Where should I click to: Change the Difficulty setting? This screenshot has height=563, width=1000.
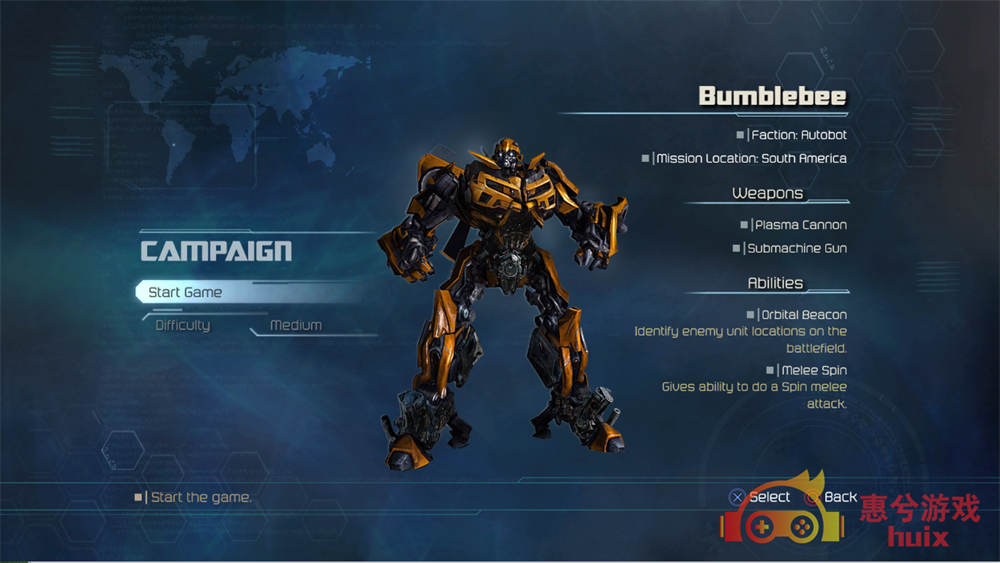point(183,325)
